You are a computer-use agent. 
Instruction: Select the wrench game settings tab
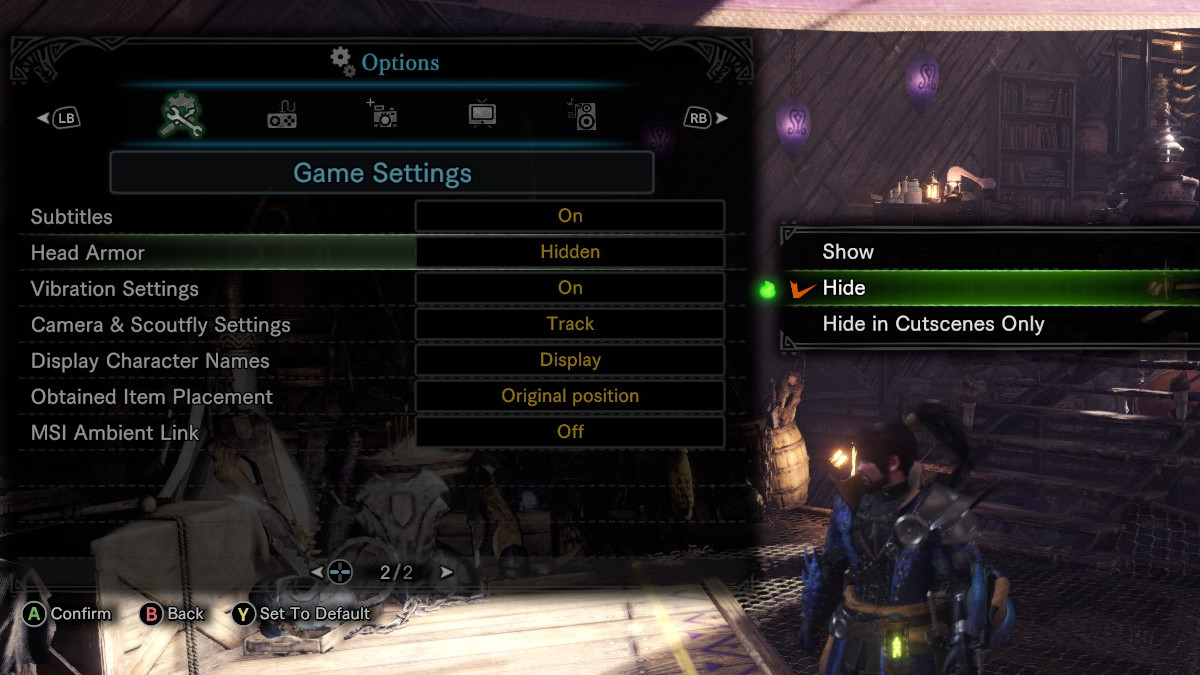[x=182, y=116]
